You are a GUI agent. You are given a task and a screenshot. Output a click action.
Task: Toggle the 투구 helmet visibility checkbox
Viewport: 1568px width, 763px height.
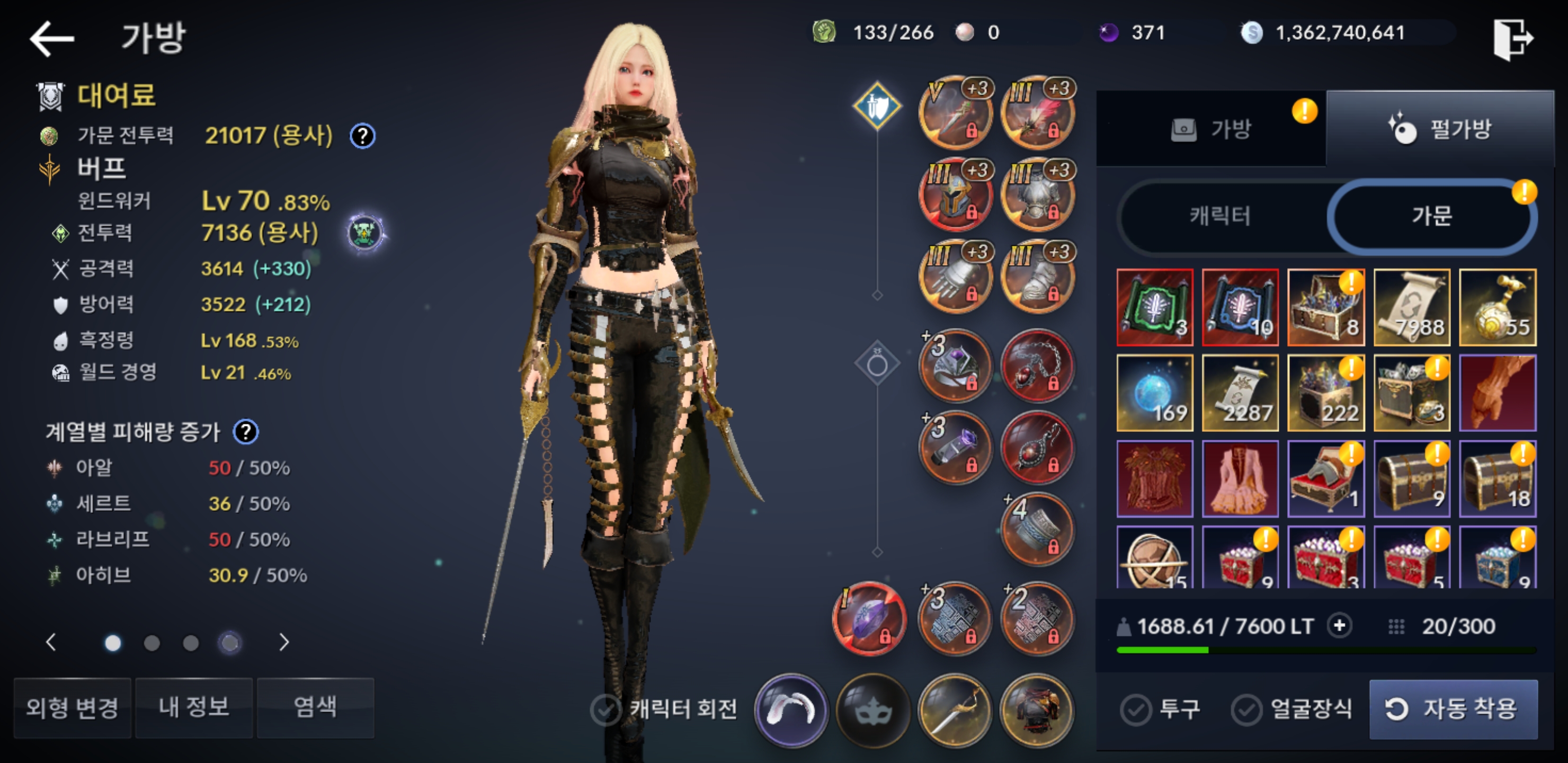click(1136, 709)
